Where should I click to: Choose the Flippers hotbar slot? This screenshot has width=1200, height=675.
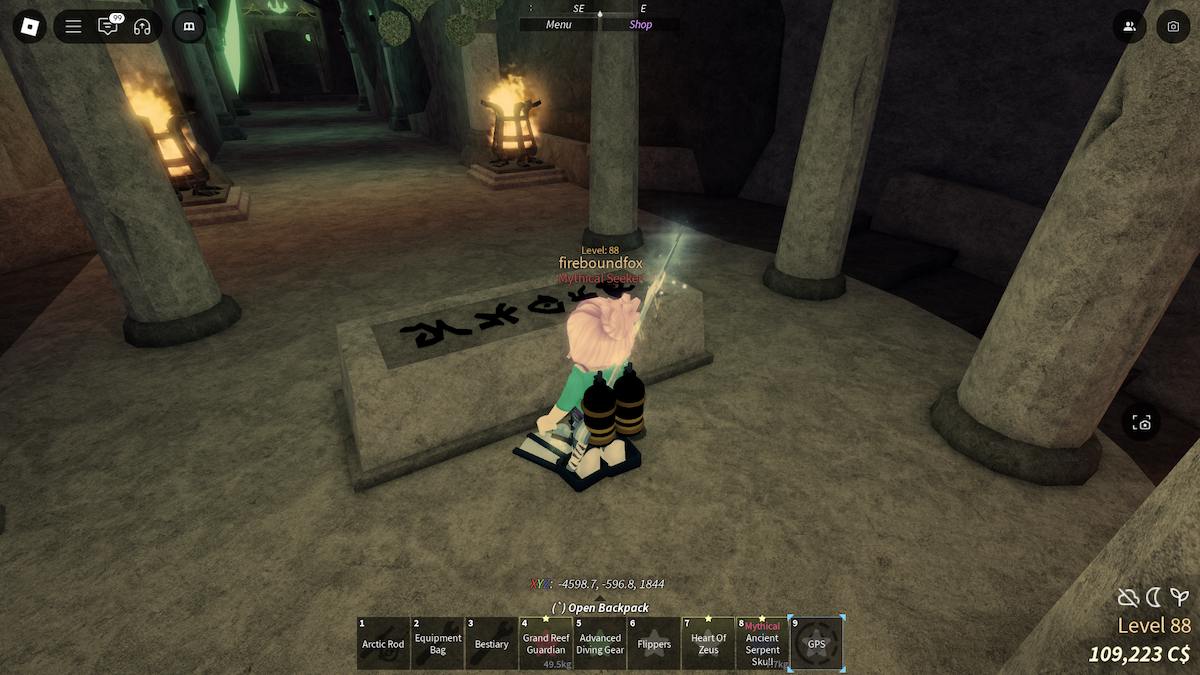click(654, 643)
